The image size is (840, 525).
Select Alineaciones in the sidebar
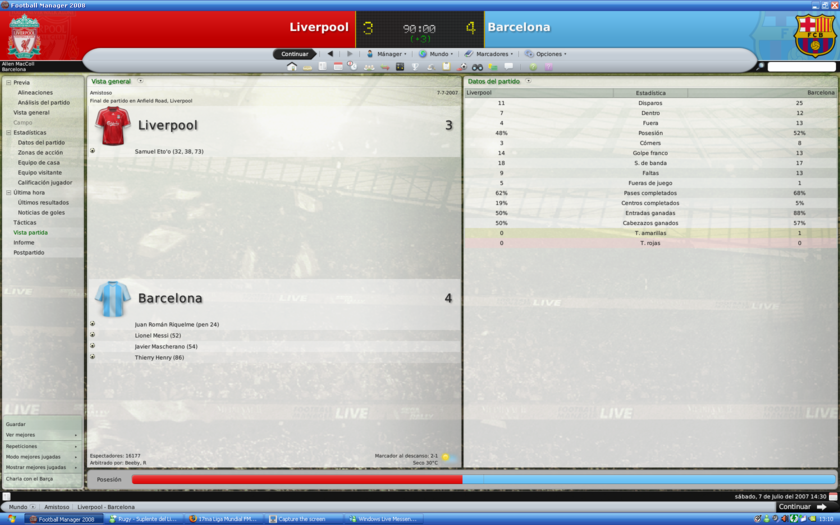tap(35, 93)
